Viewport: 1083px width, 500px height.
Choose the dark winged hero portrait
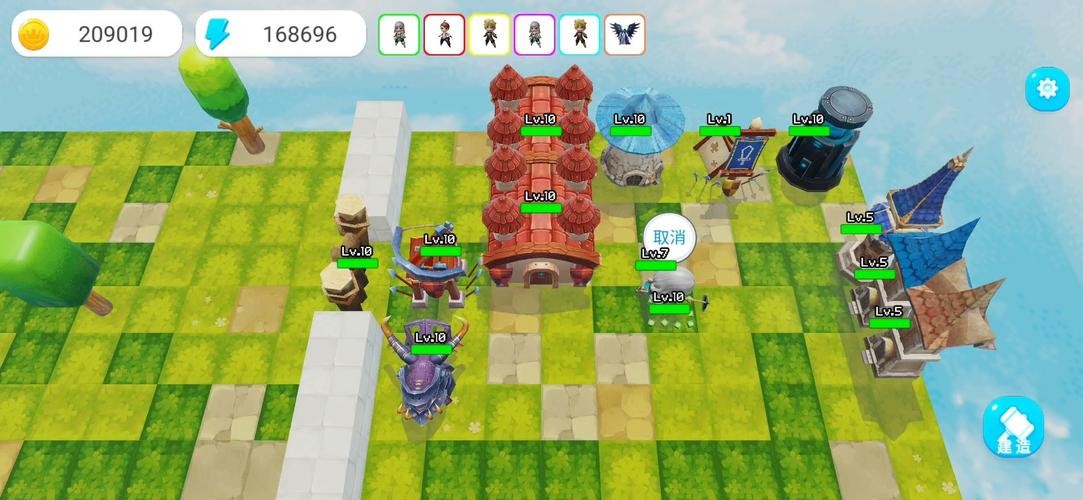coord(625,35)
